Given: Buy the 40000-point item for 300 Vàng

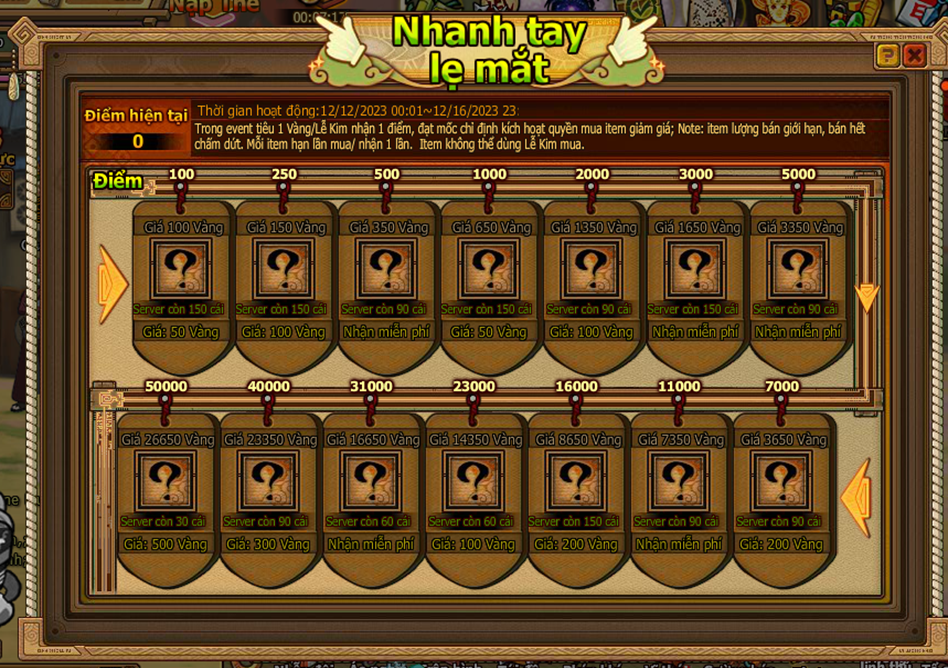Looking at the screenshot, I should 268,544.
